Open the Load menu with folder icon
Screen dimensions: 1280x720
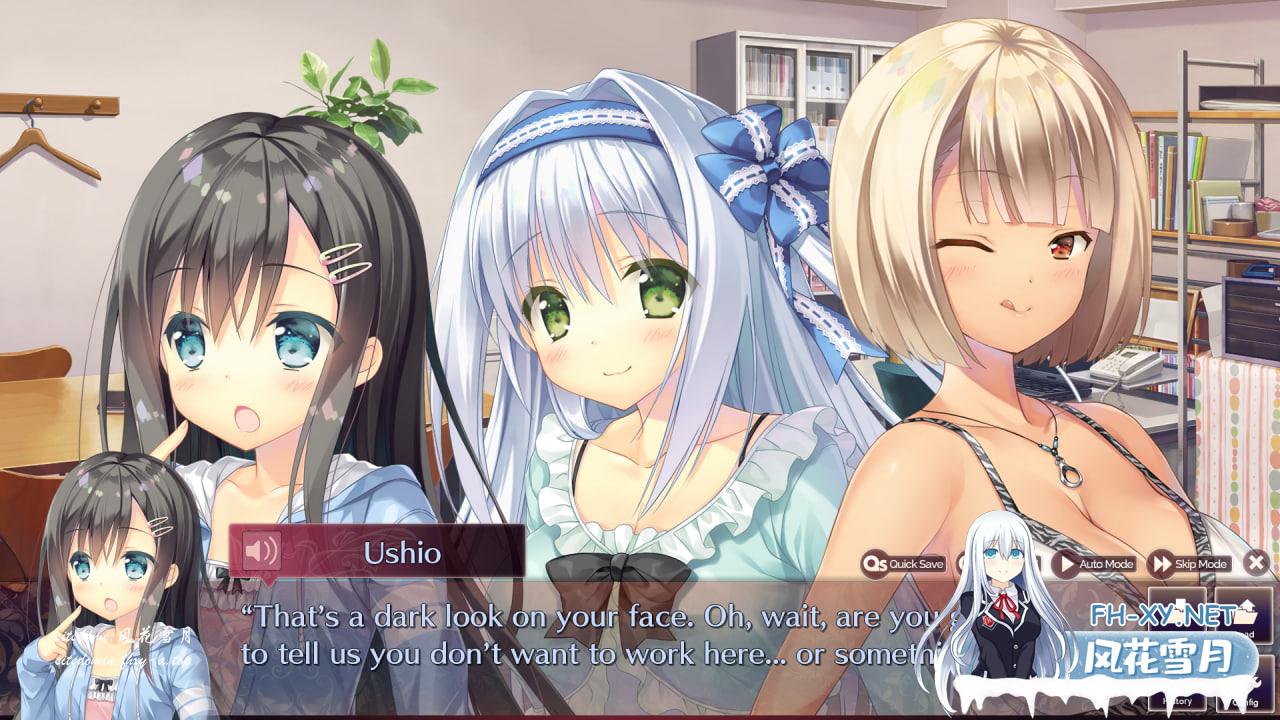click(x=1244, y=614)
